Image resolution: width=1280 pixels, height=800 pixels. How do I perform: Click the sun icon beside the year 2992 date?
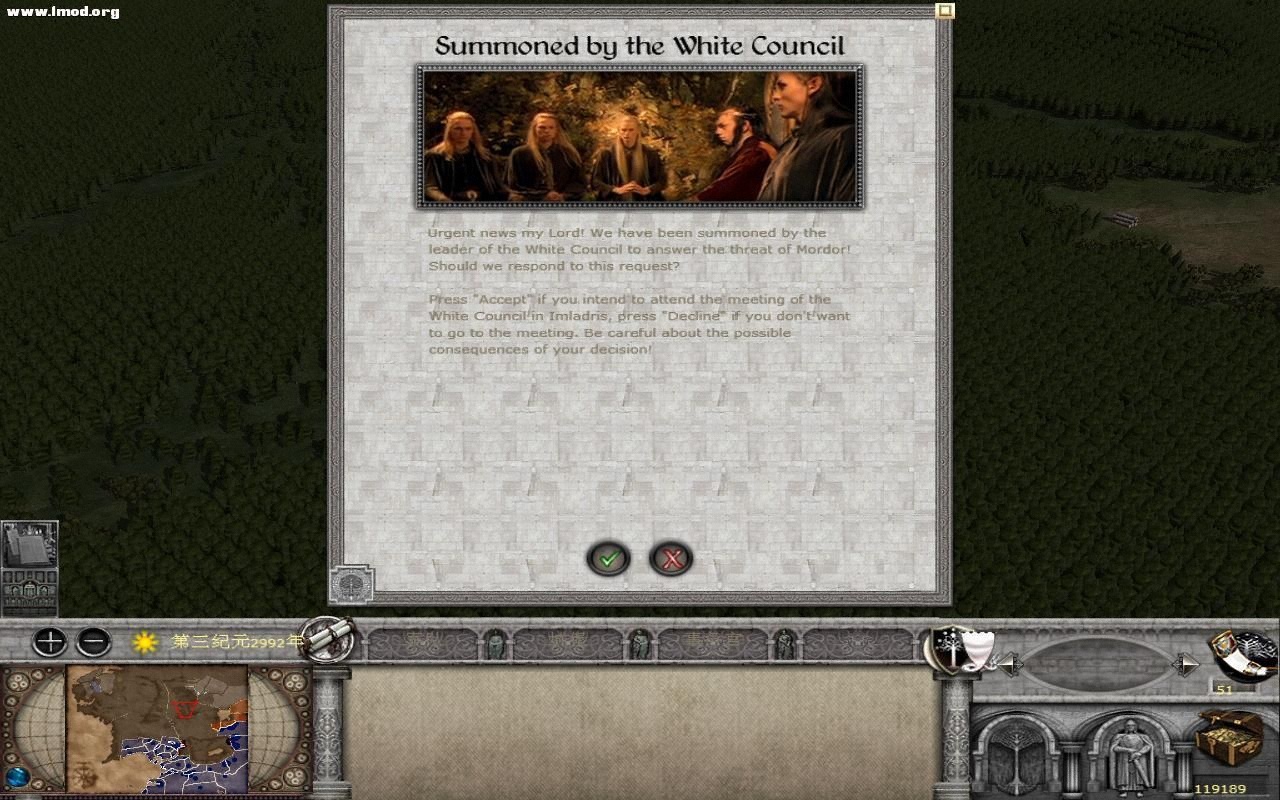pyautogui.click(x=143, y=644)
